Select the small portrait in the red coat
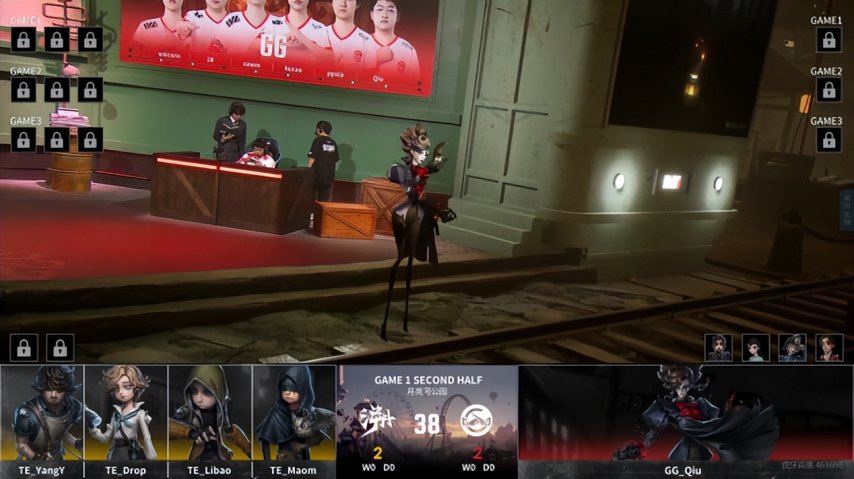854x479 pixels. click(x=828, y=347)
